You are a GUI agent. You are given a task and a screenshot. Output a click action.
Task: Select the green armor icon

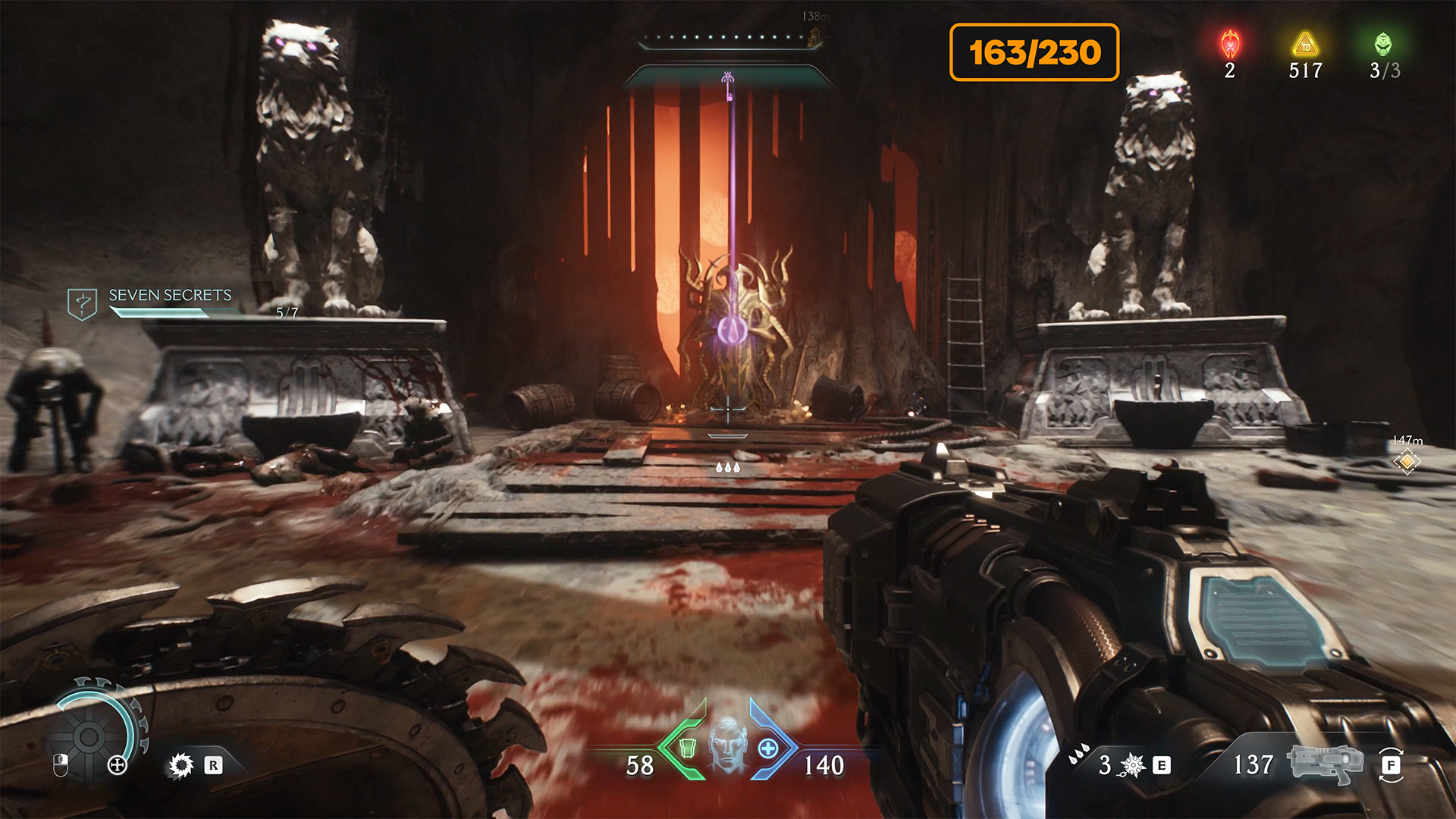[687, 748]
